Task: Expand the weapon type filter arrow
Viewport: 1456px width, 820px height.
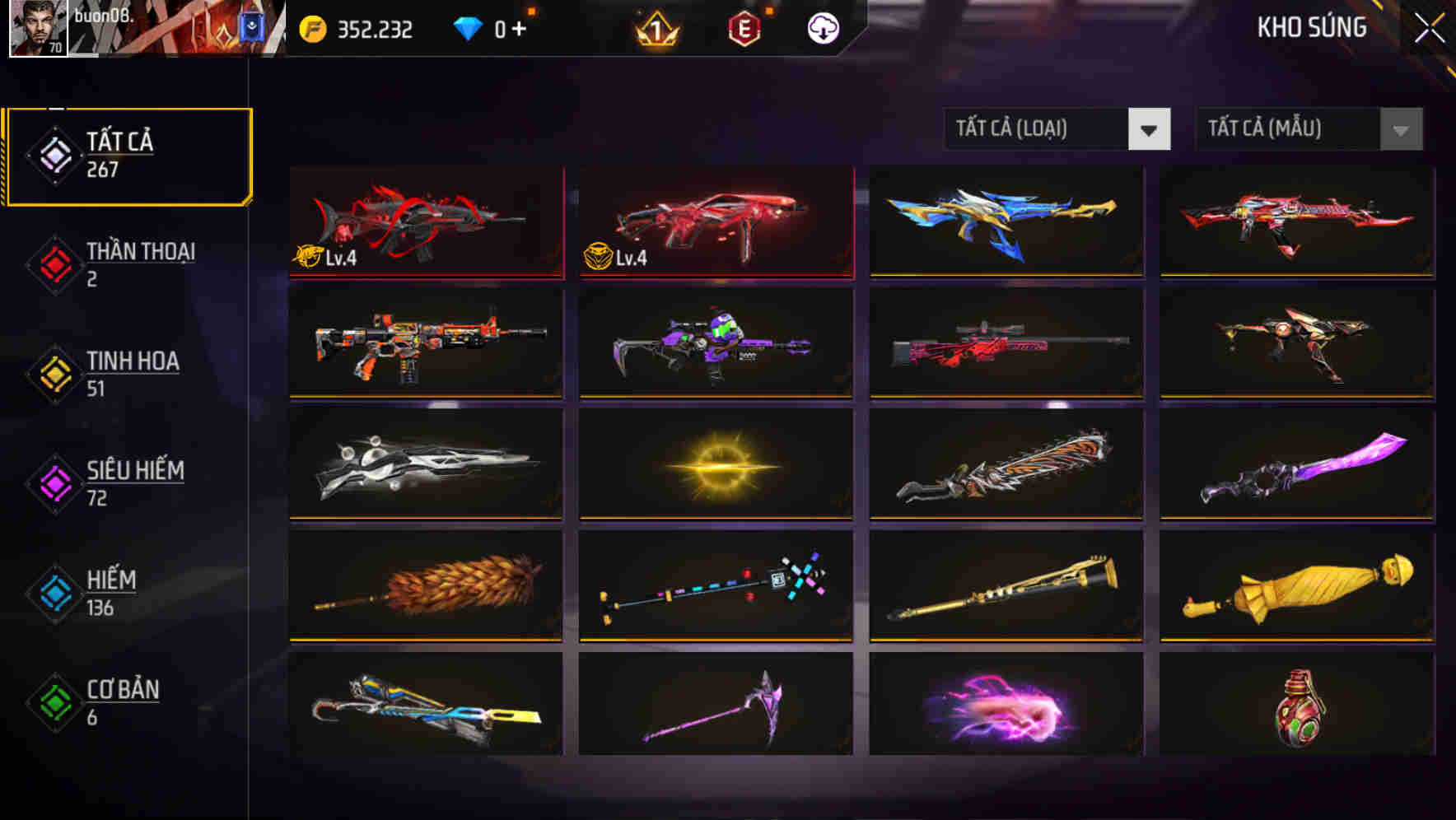Action: click(1150, 129)
